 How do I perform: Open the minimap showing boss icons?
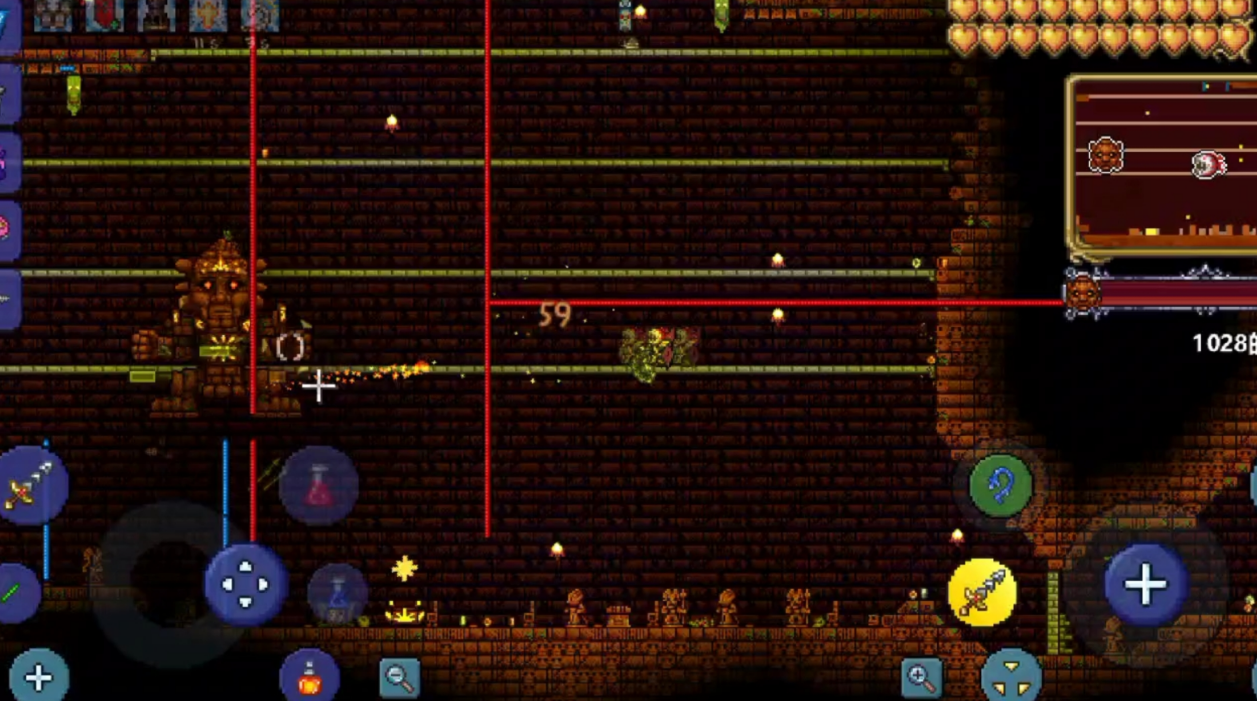click(x=1163, y=165)
